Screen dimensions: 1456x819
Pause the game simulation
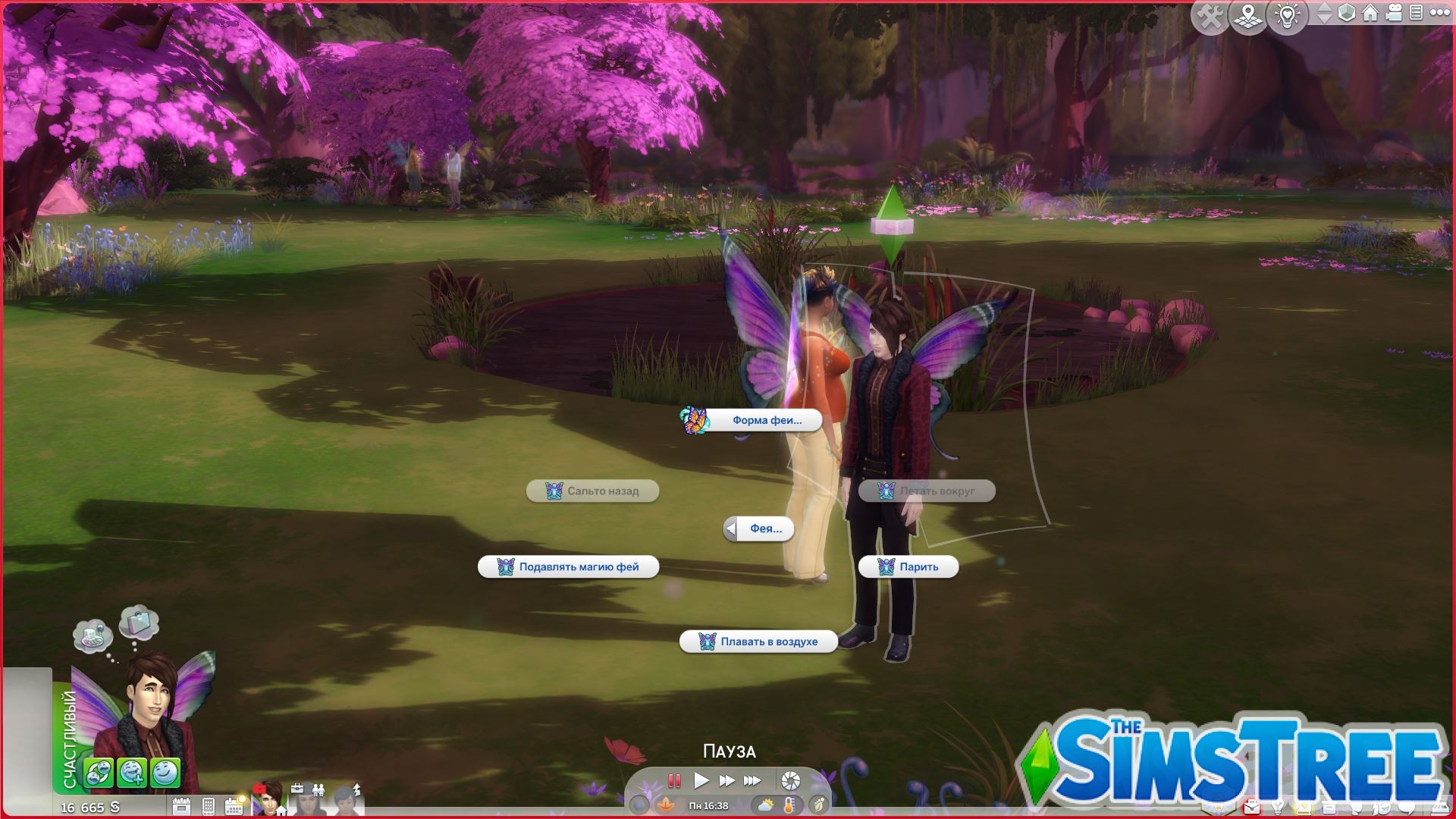pos(674,781)
